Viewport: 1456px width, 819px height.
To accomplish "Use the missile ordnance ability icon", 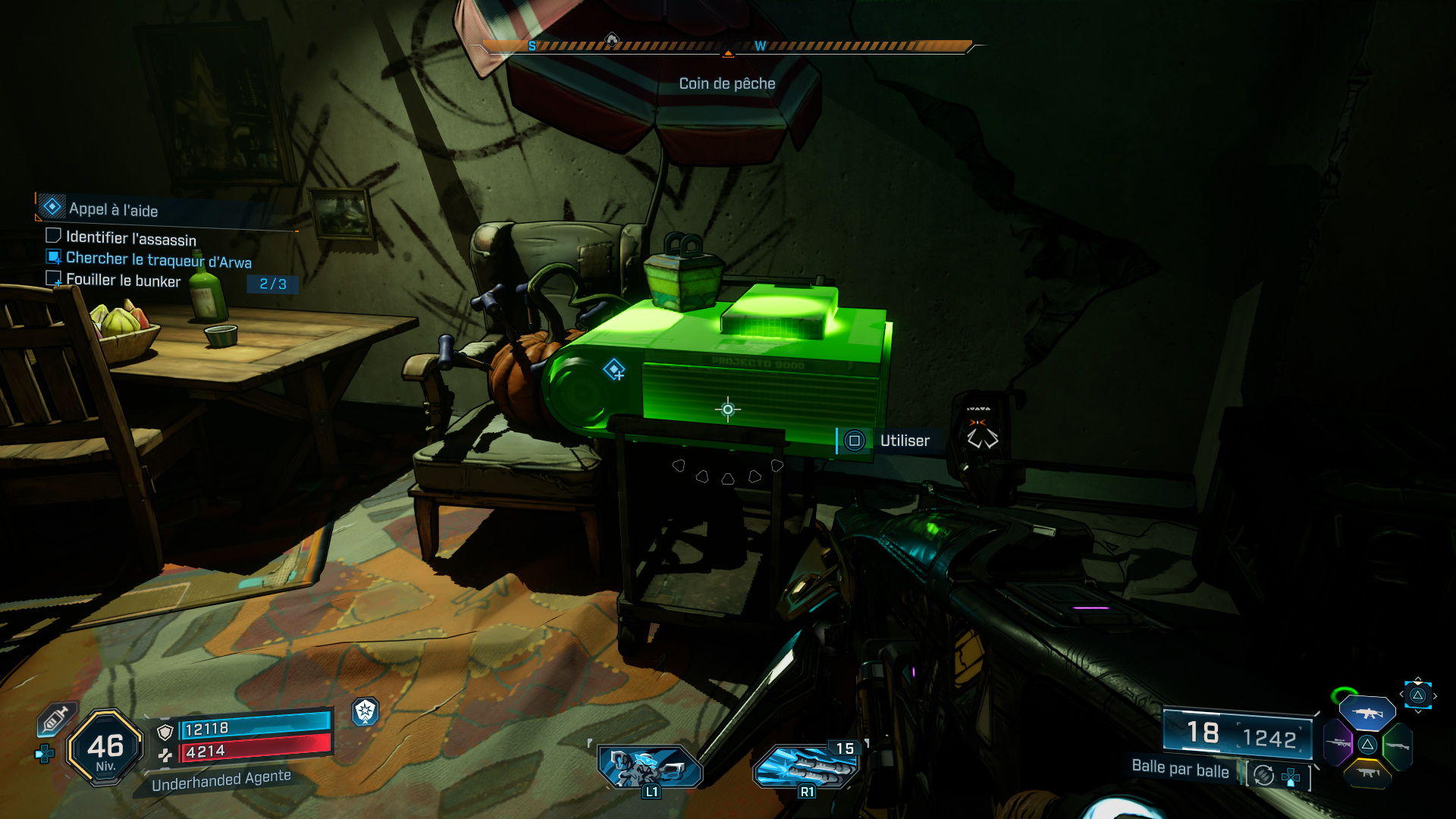I will (806, 766).
